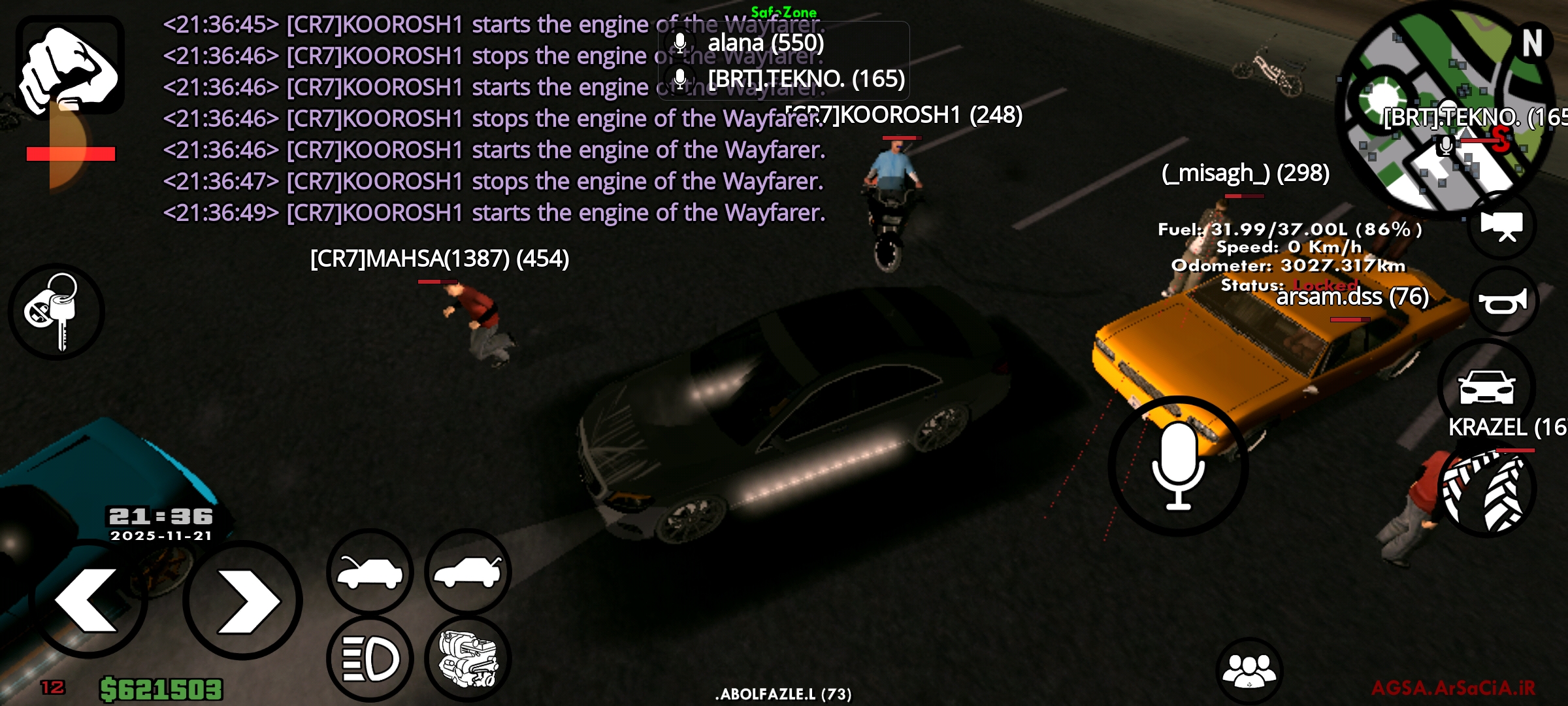Switch camera view with the camera icon
The width and height of the screenshot is (1568, 706).
1501,226
